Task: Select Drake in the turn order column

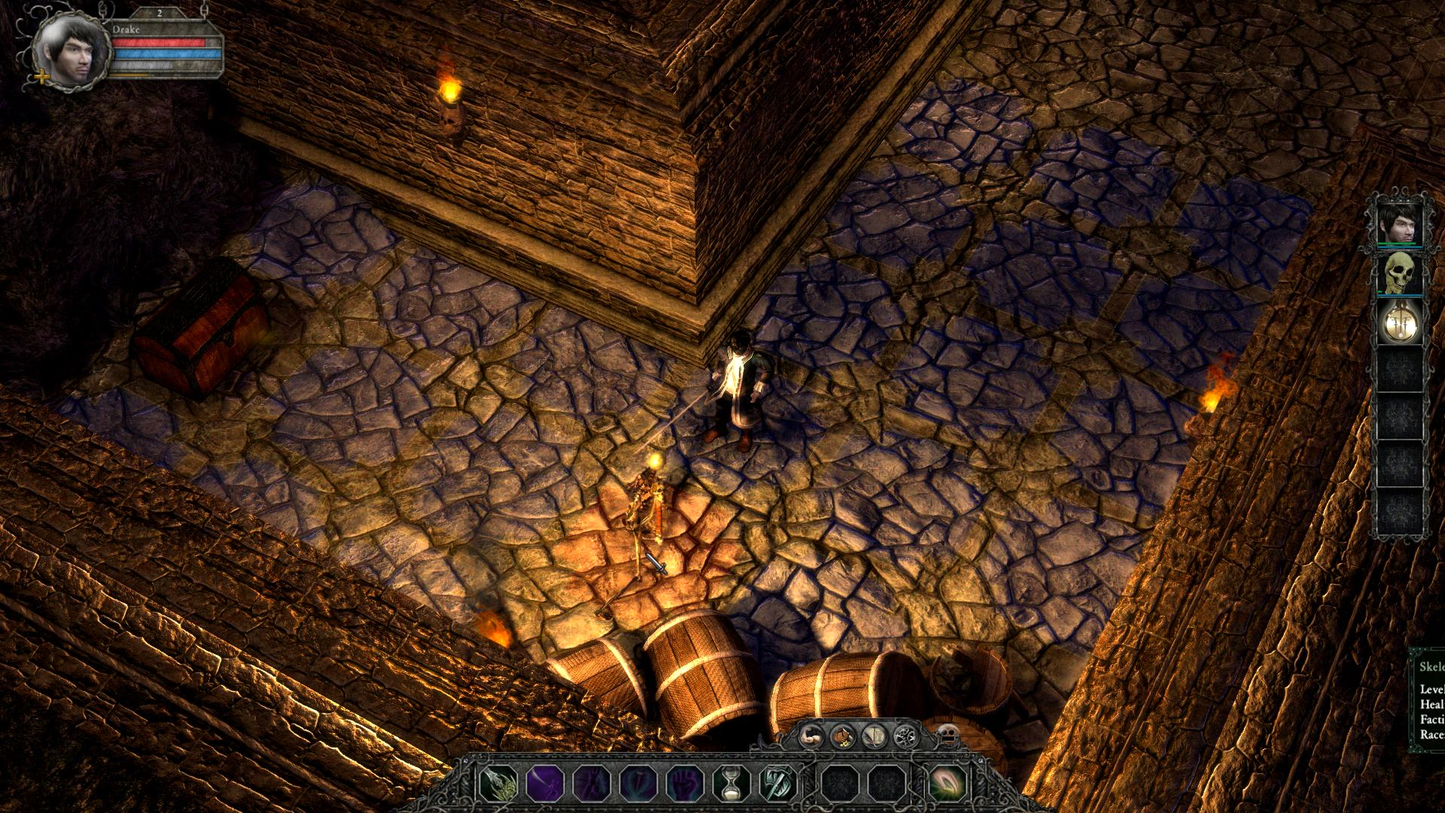Action: [1399, 223]
